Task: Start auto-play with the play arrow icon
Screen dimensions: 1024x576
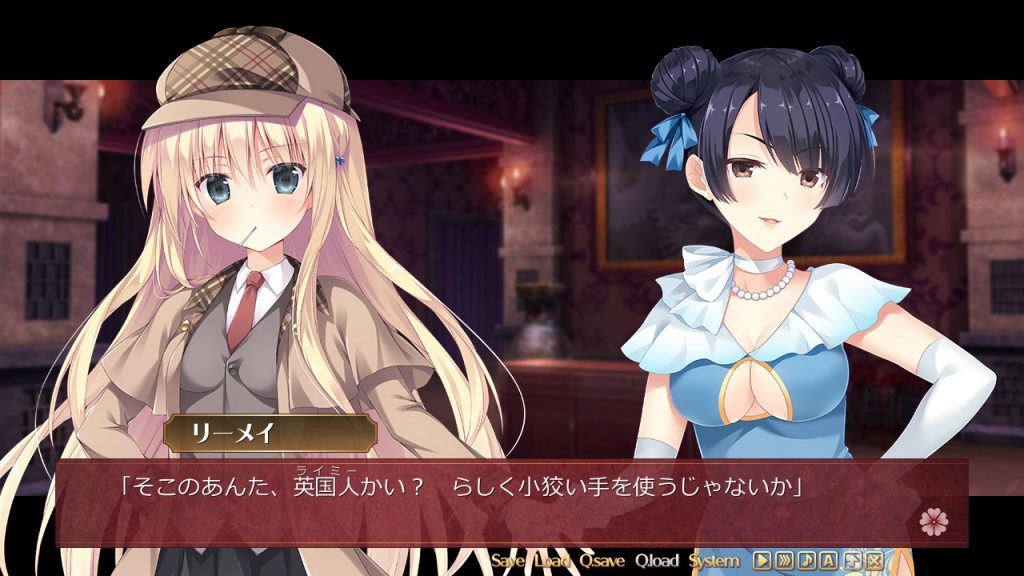Action: pyautogui.click(x=762, y=561)
